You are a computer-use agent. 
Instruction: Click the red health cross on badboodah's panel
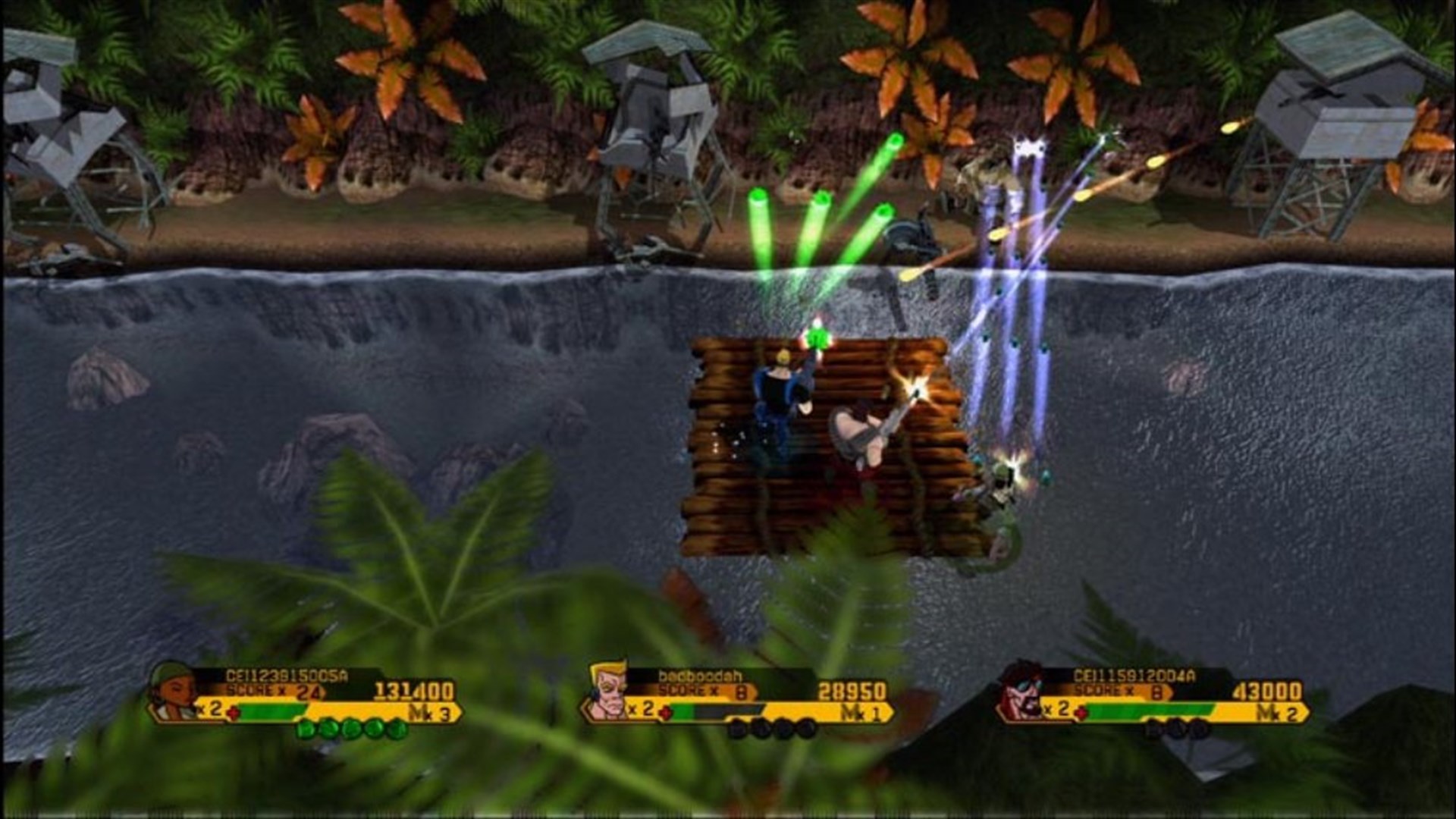tap(665, 713)
